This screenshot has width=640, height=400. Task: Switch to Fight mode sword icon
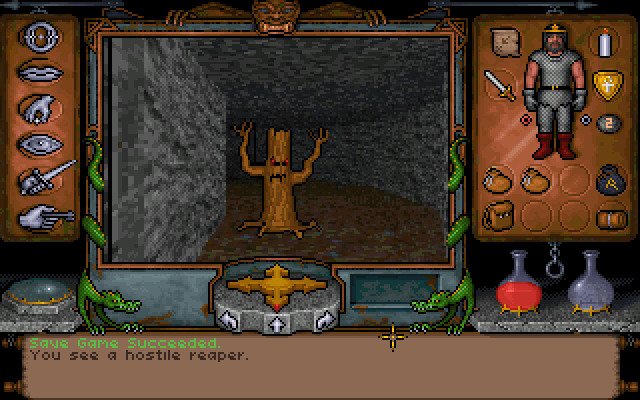pos(47,177)
